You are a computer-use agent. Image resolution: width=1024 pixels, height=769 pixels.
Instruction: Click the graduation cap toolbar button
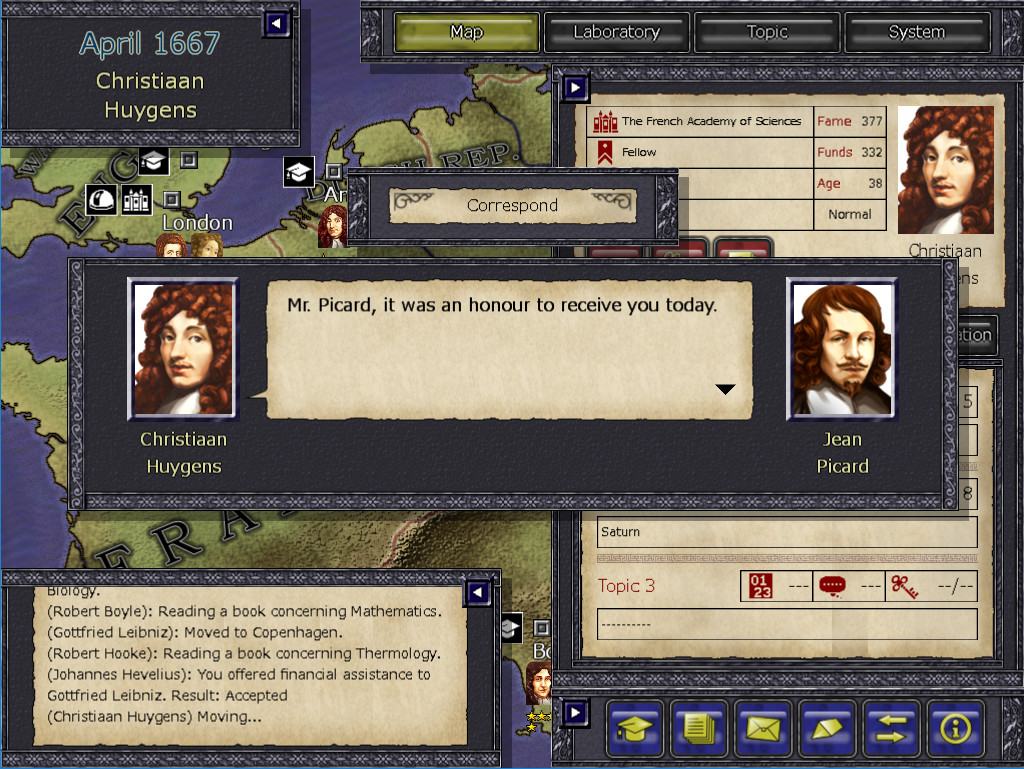pos(636,728)
